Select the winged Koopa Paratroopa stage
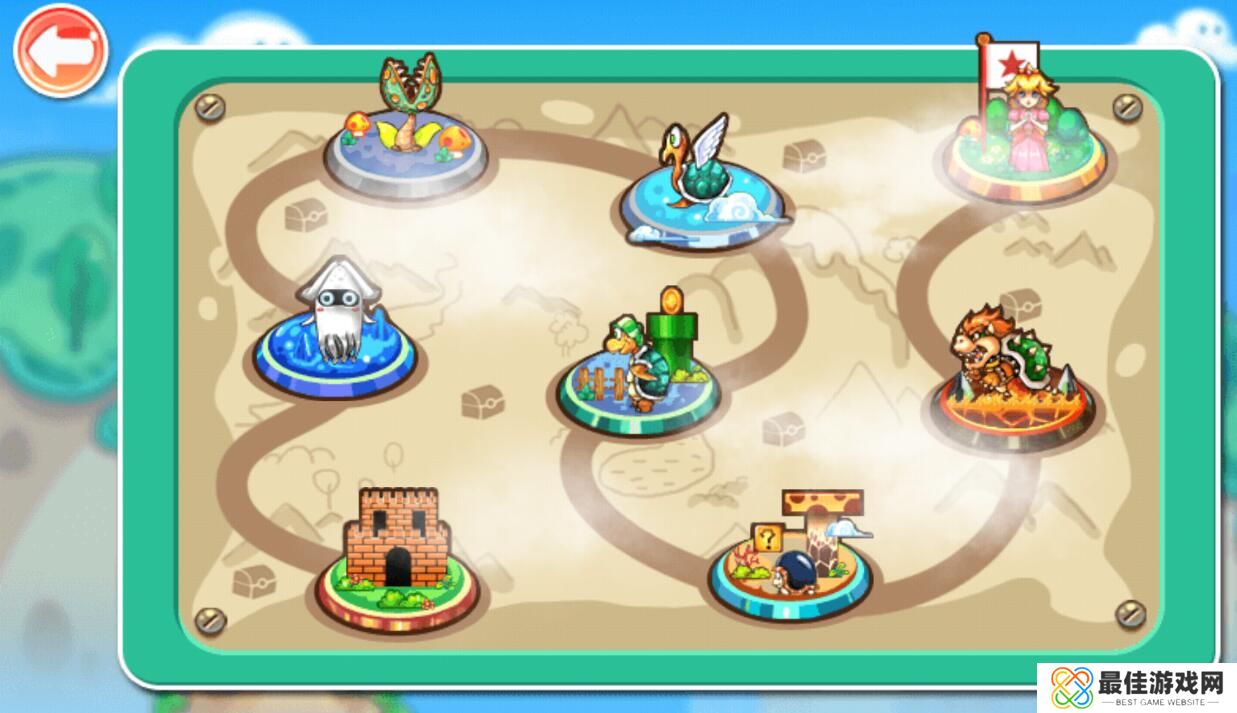The image size is (1237, 713). click(x=700, y=185)
